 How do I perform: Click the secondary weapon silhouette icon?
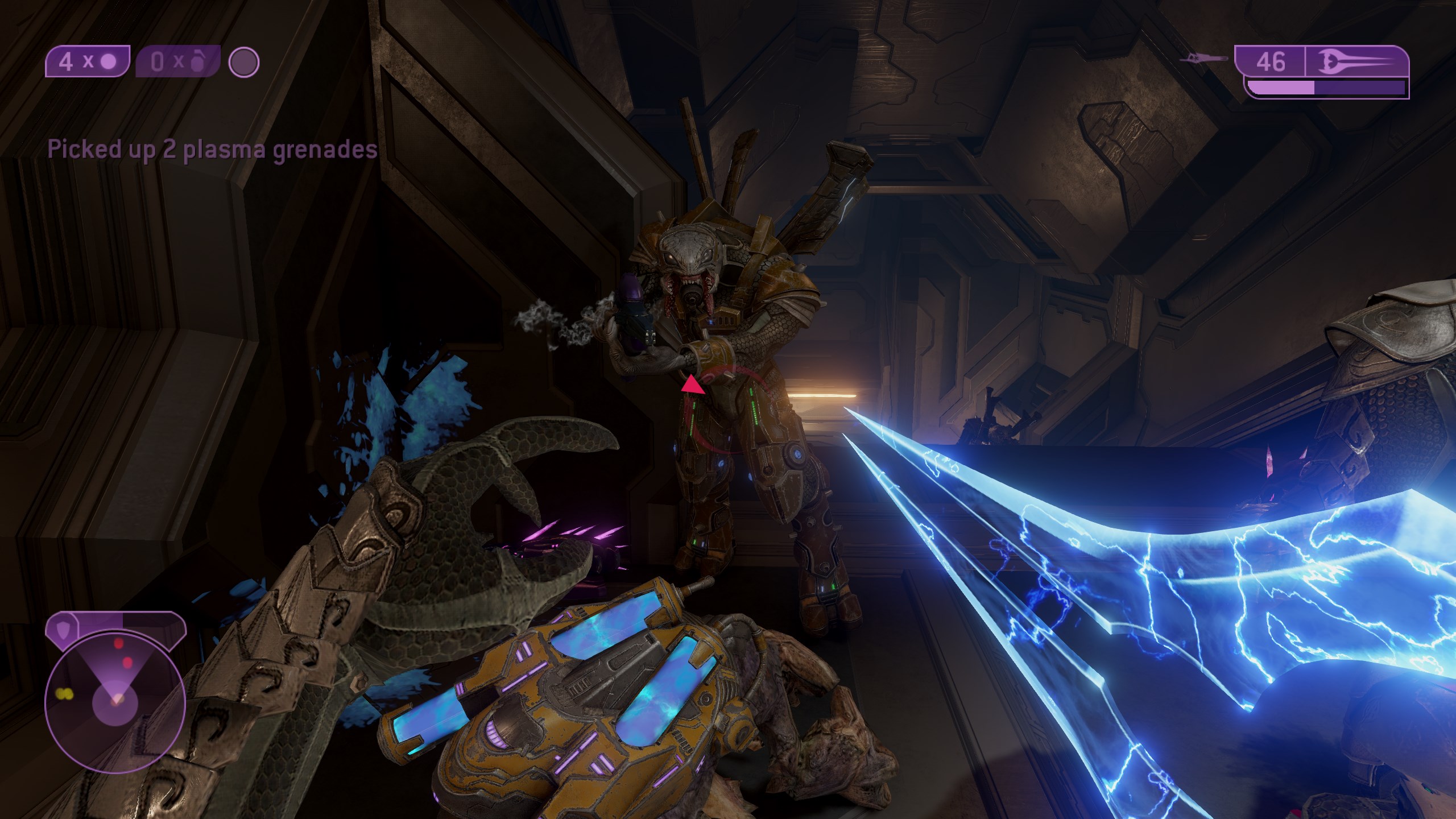1202,59
